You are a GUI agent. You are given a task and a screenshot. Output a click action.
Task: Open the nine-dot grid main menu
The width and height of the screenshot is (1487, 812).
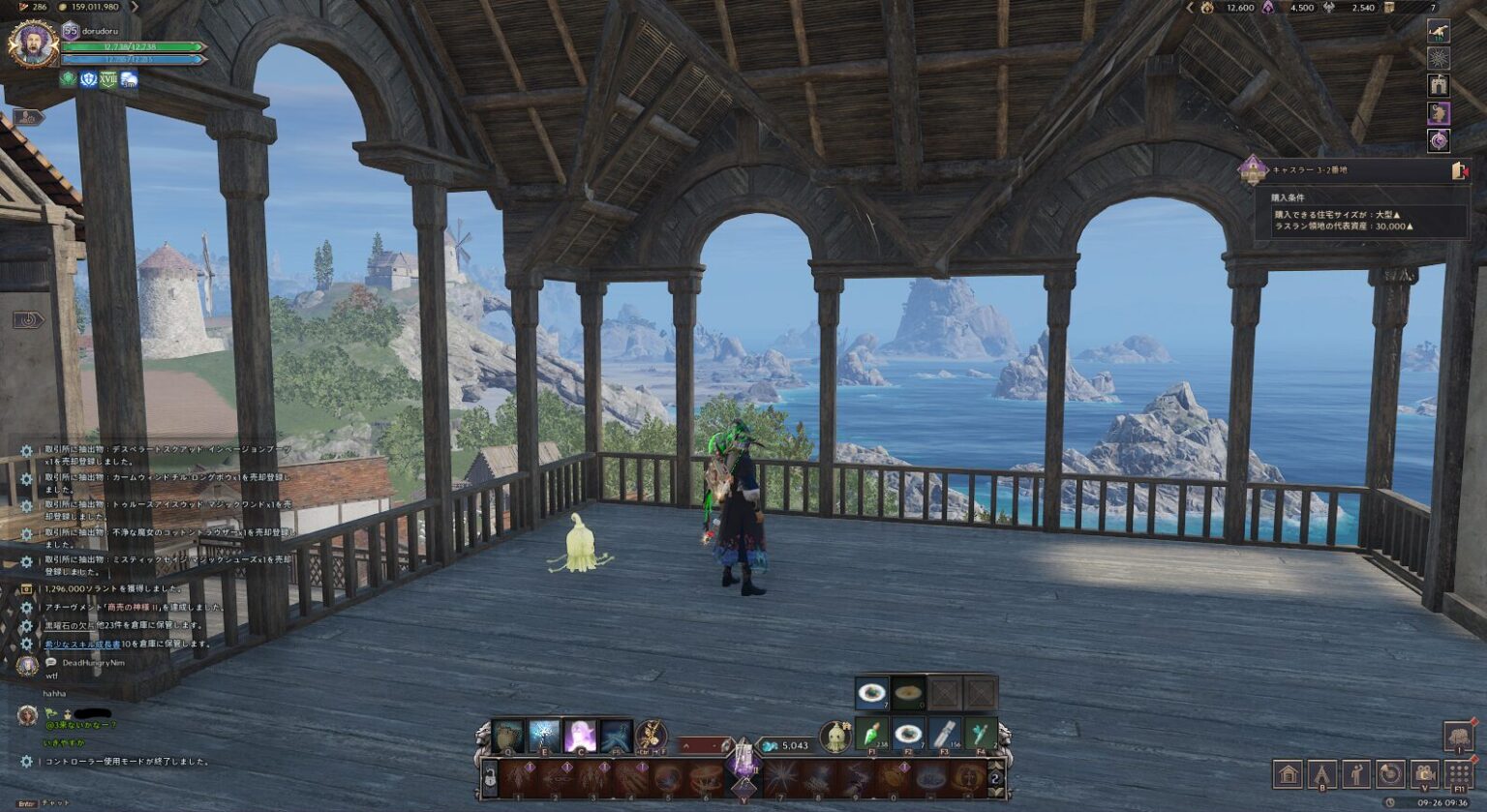1459,774
